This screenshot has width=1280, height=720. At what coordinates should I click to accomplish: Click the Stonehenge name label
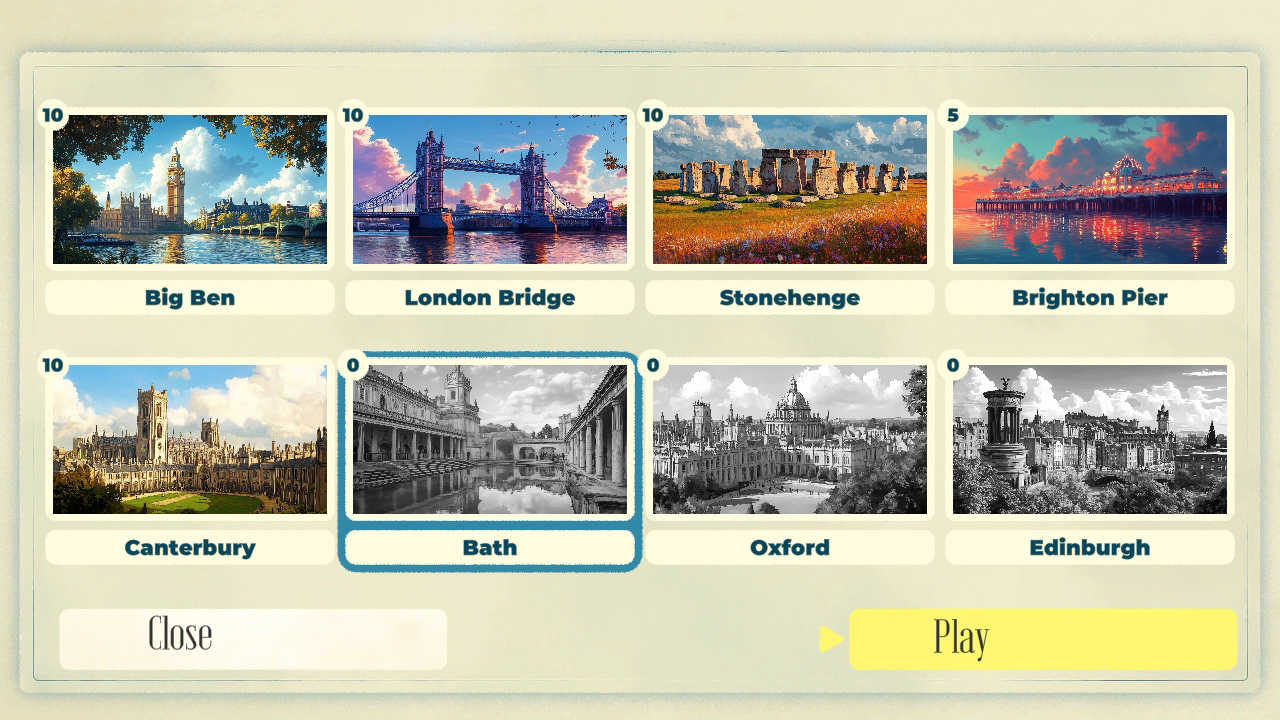(789, 297)
